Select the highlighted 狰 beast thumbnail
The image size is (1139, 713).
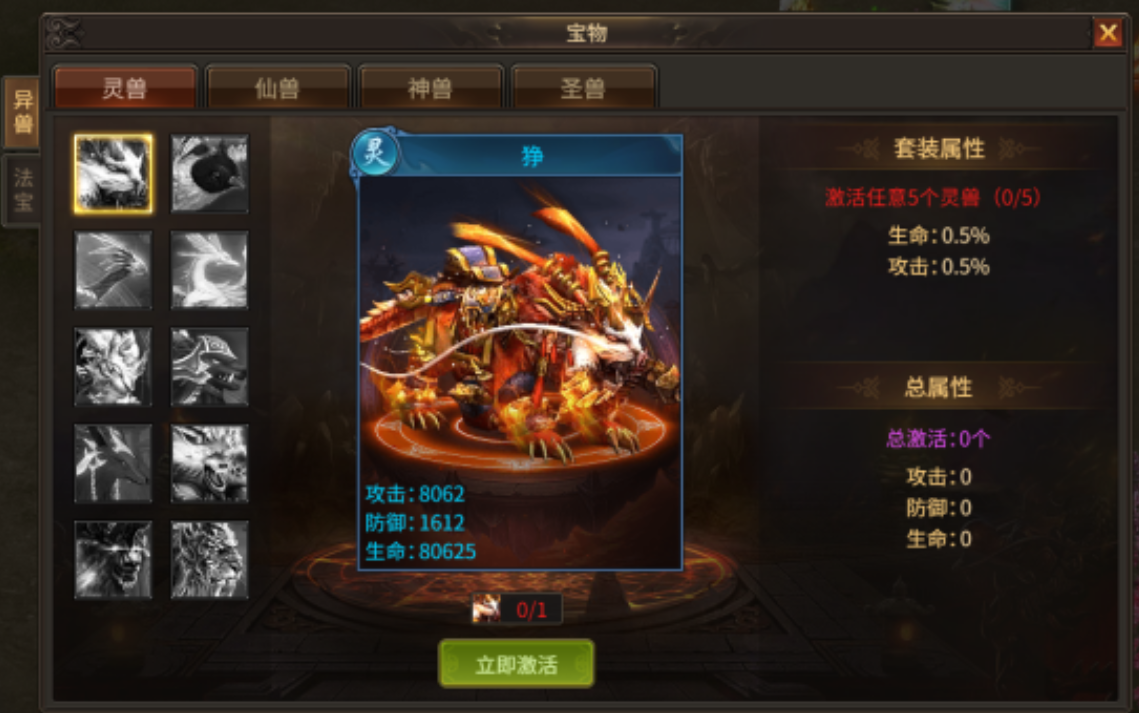tap(113, 174)
